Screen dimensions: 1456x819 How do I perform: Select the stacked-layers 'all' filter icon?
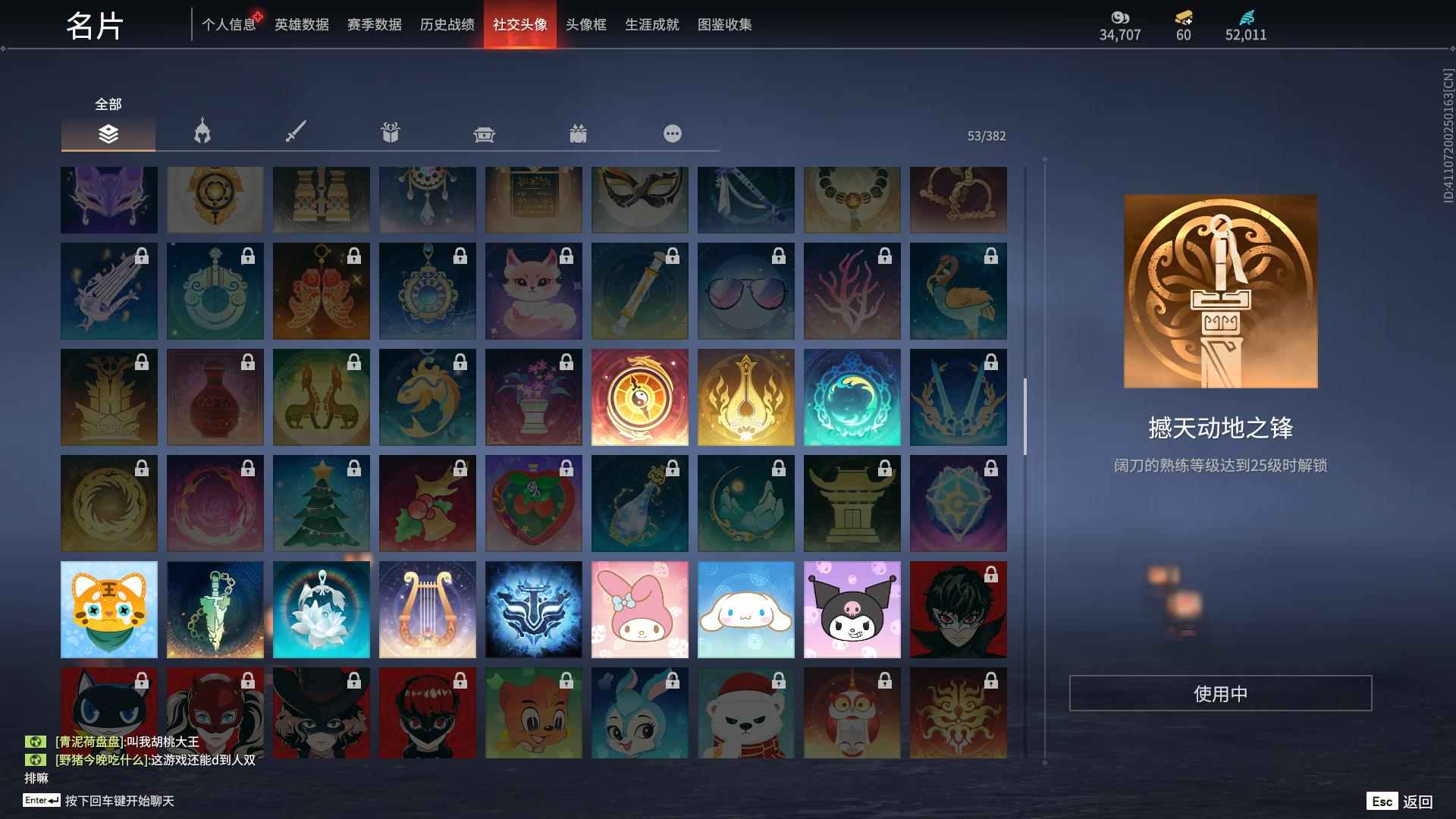108,135
